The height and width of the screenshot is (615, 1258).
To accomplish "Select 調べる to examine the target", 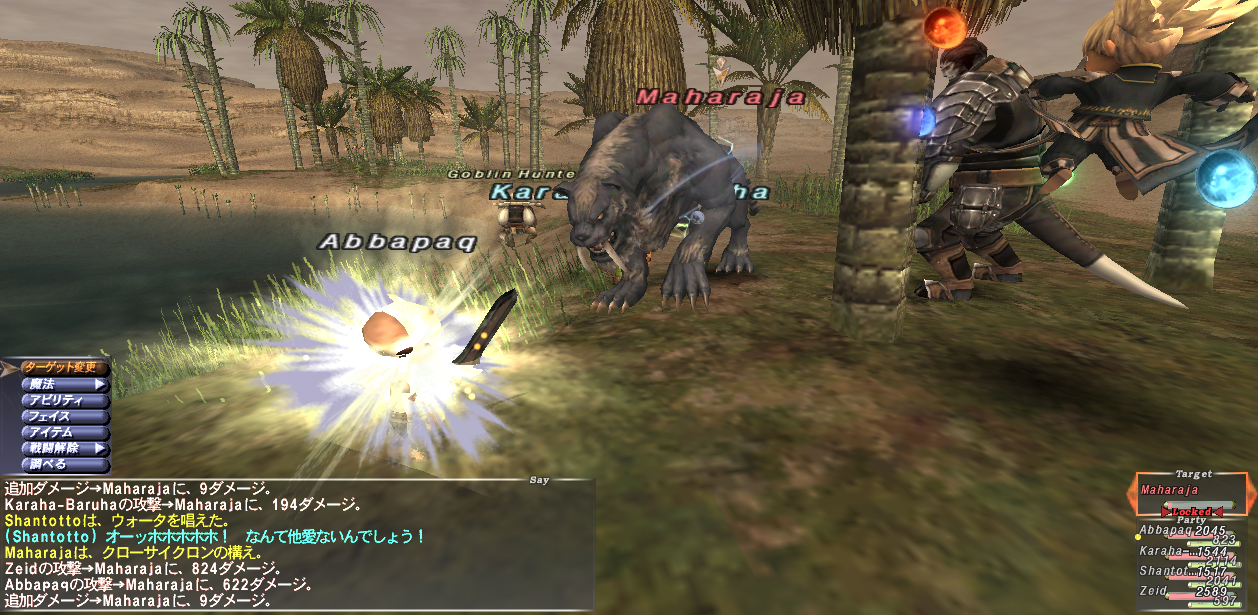I will tap(62, 464).
